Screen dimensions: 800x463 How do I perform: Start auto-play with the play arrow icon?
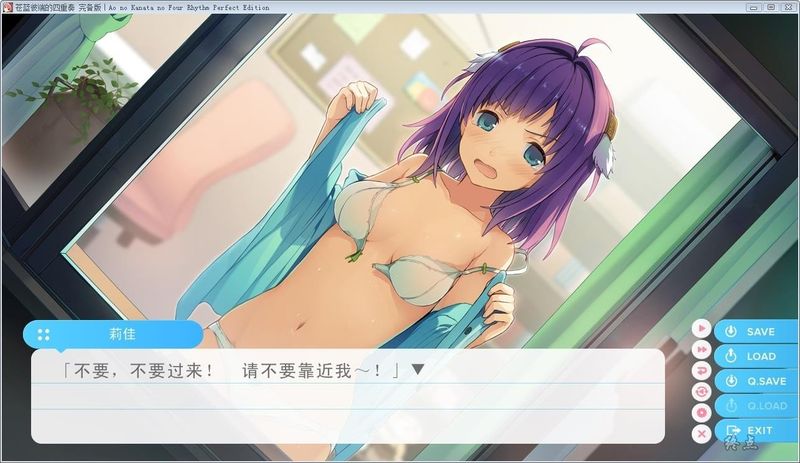(702, 328)
